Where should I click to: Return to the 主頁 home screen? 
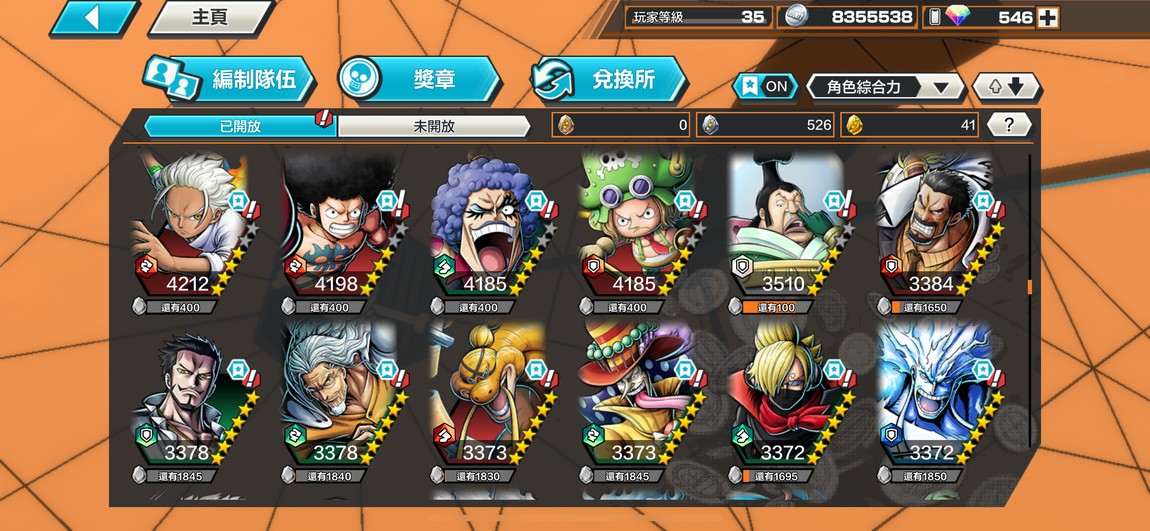(x=210, y=18)
